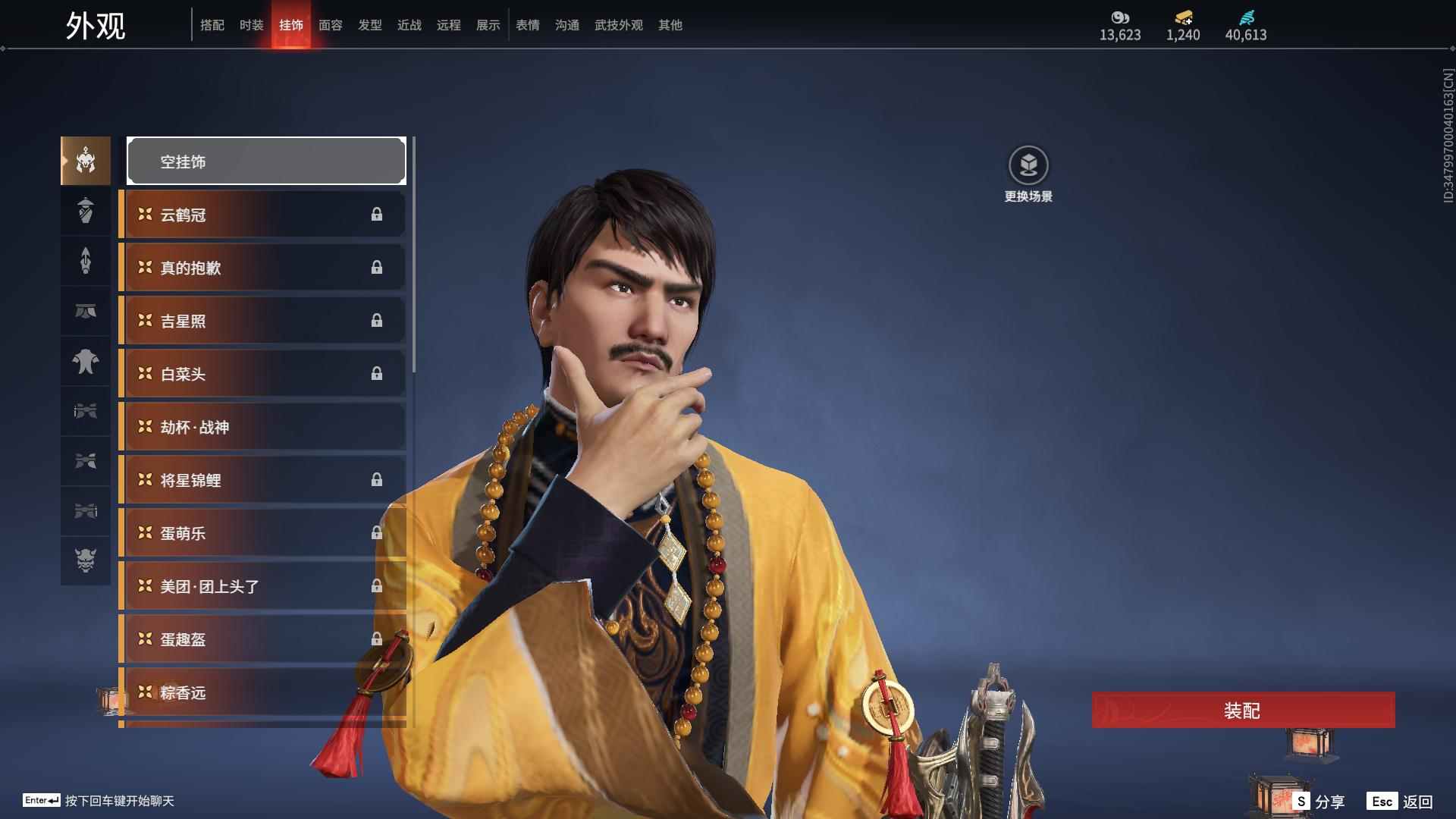Select the 其他 tab
The image size is (1456, 819).
[x=670, y=25]
